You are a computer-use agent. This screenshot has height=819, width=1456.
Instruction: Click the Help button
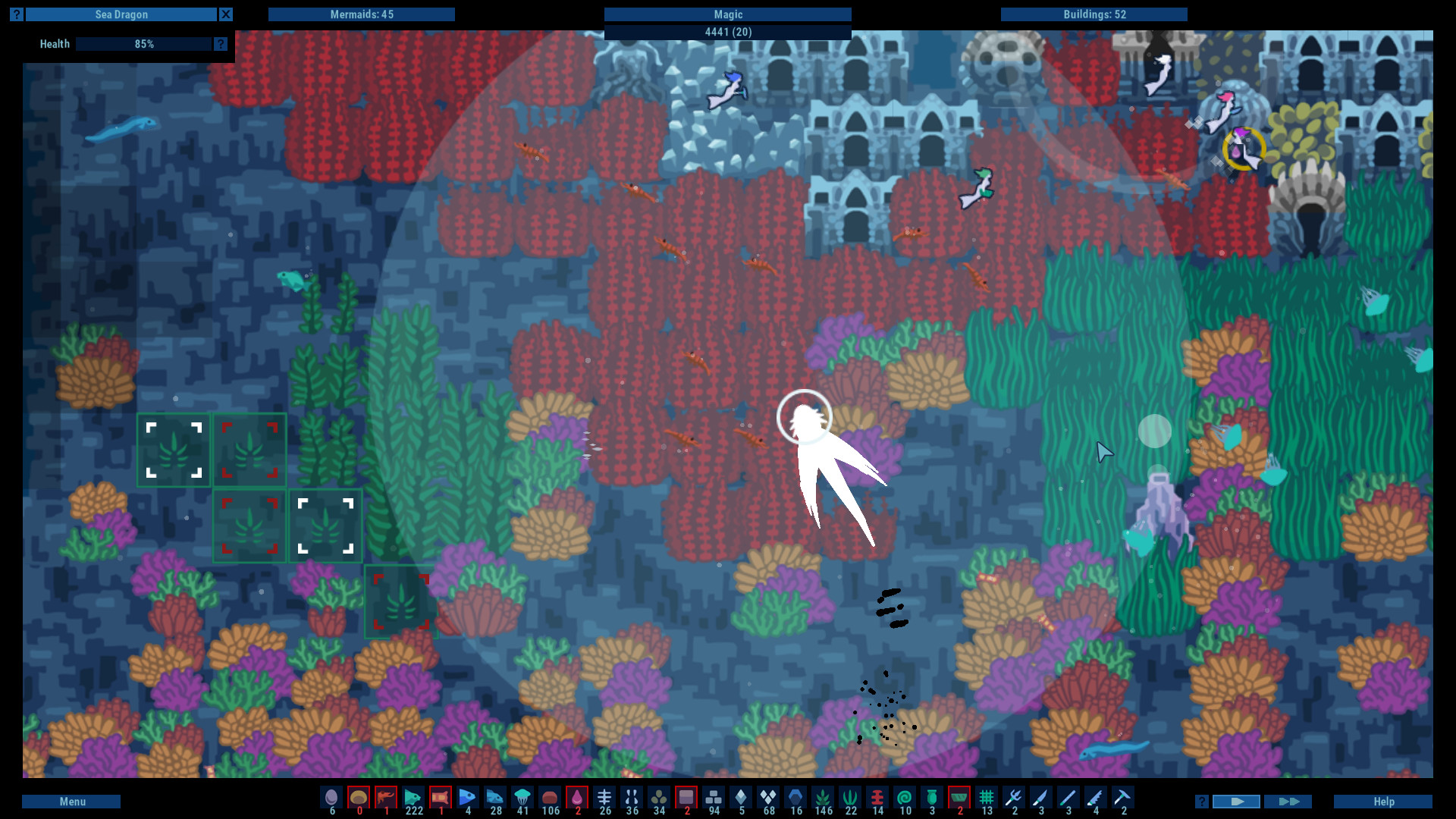click(1383, 801)
